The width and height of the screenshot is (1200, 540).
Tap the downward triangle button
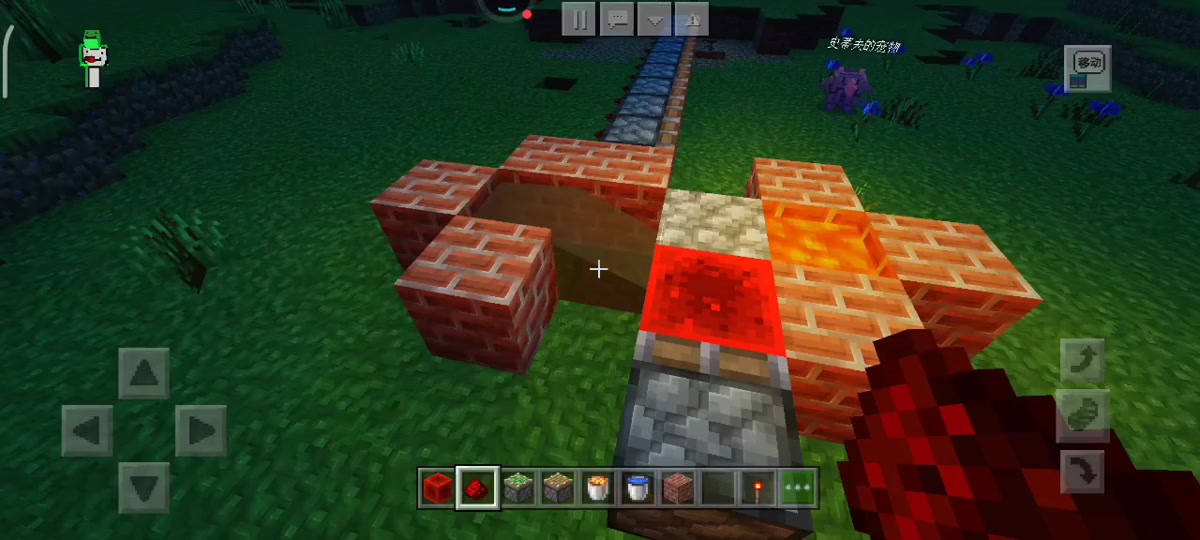[655, 19]
